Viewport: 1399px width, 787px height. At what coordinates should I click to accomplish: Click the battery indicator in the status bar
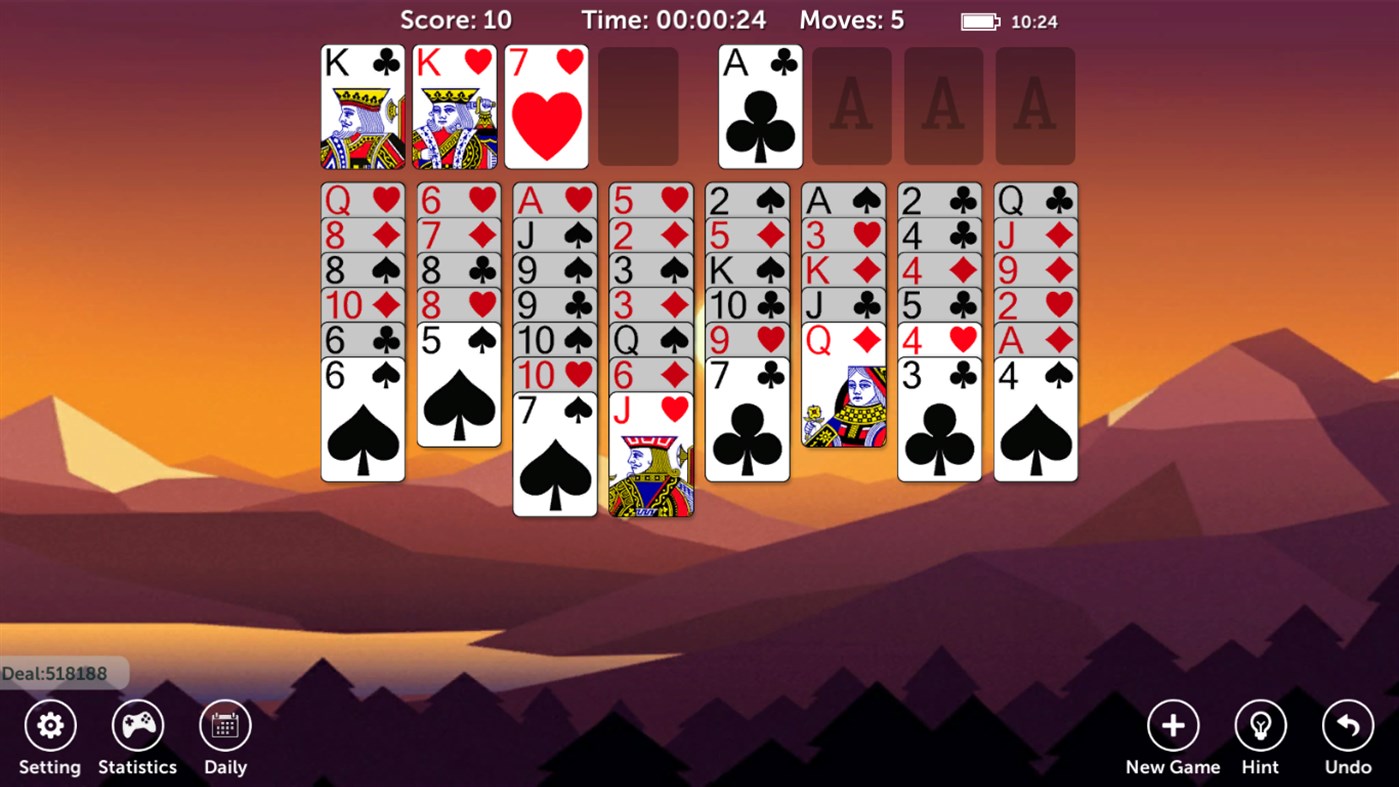pos(979,20)
